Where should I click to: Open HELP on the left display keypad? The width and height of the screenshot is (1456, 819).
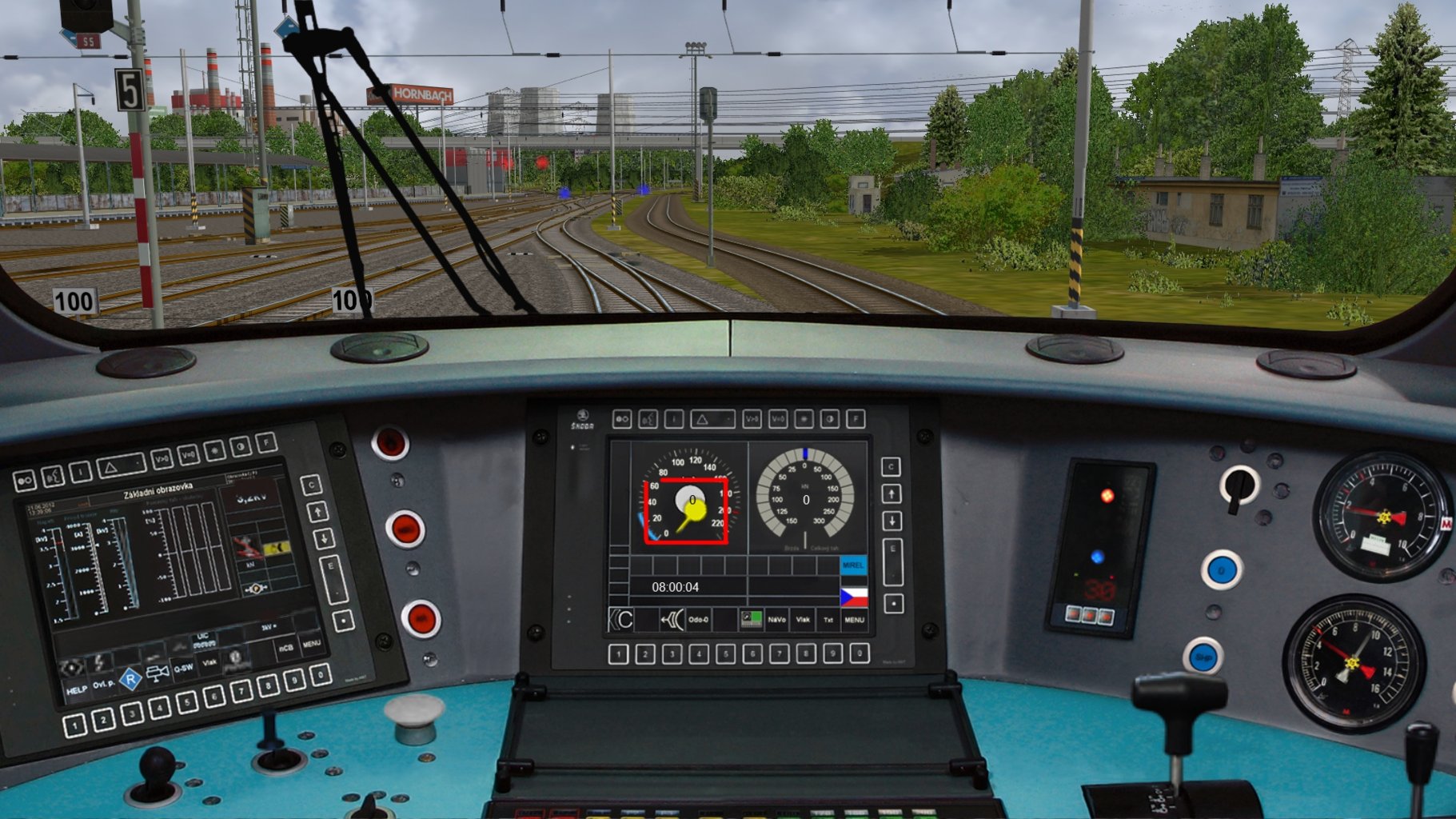(x=77, y=690)
